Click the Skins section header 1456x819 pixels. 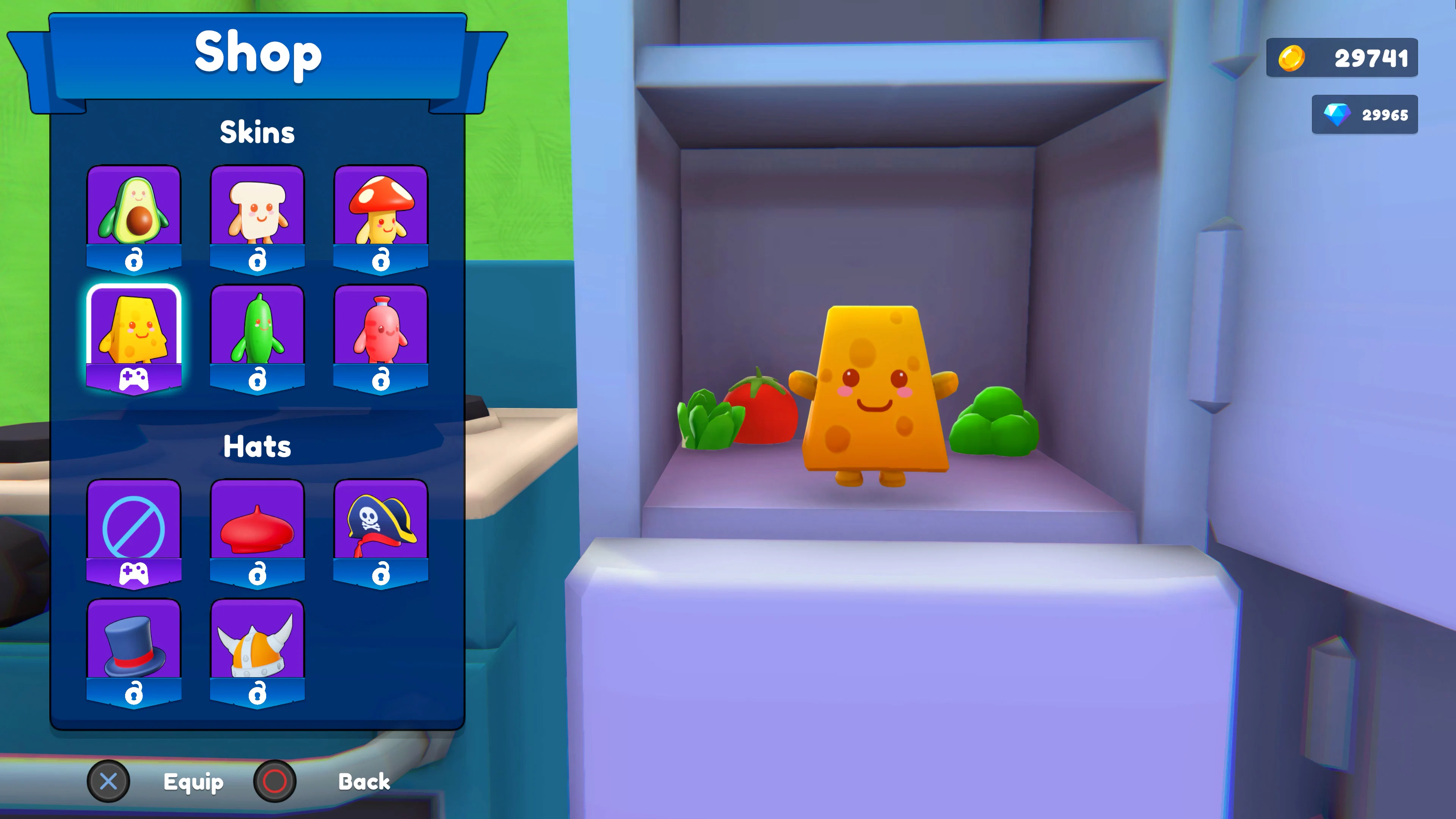[258, 132]
